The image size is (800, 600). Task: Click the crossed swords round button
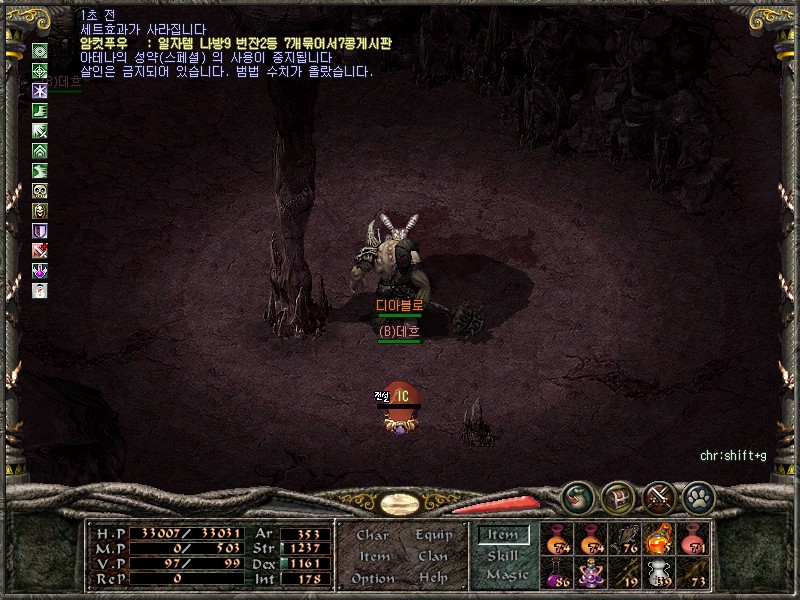(x=659, y=495)
